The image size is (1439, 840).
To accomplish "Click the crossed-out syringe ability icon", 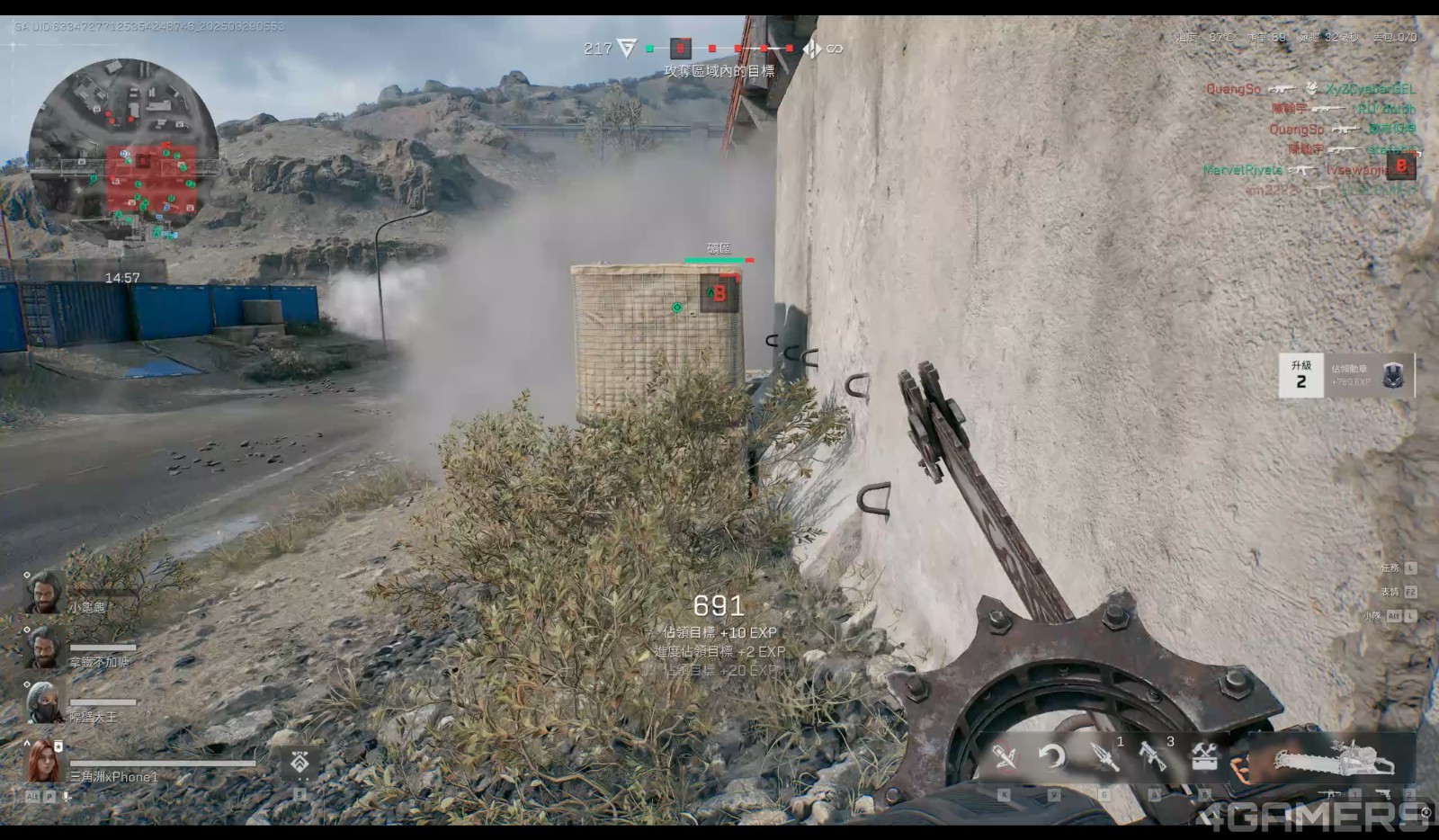I will click(x=1005, y=756).
